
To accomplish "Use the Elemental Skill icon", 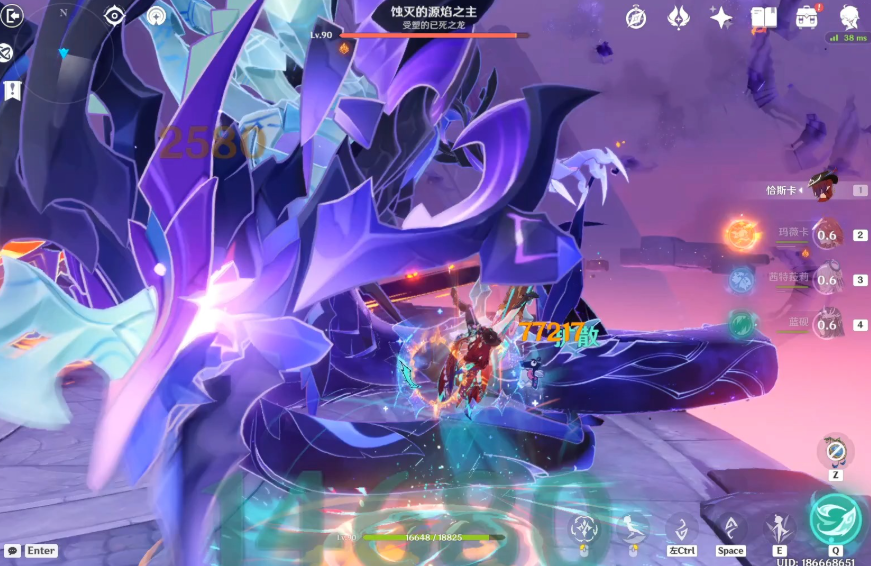I will tap(779, 527).
